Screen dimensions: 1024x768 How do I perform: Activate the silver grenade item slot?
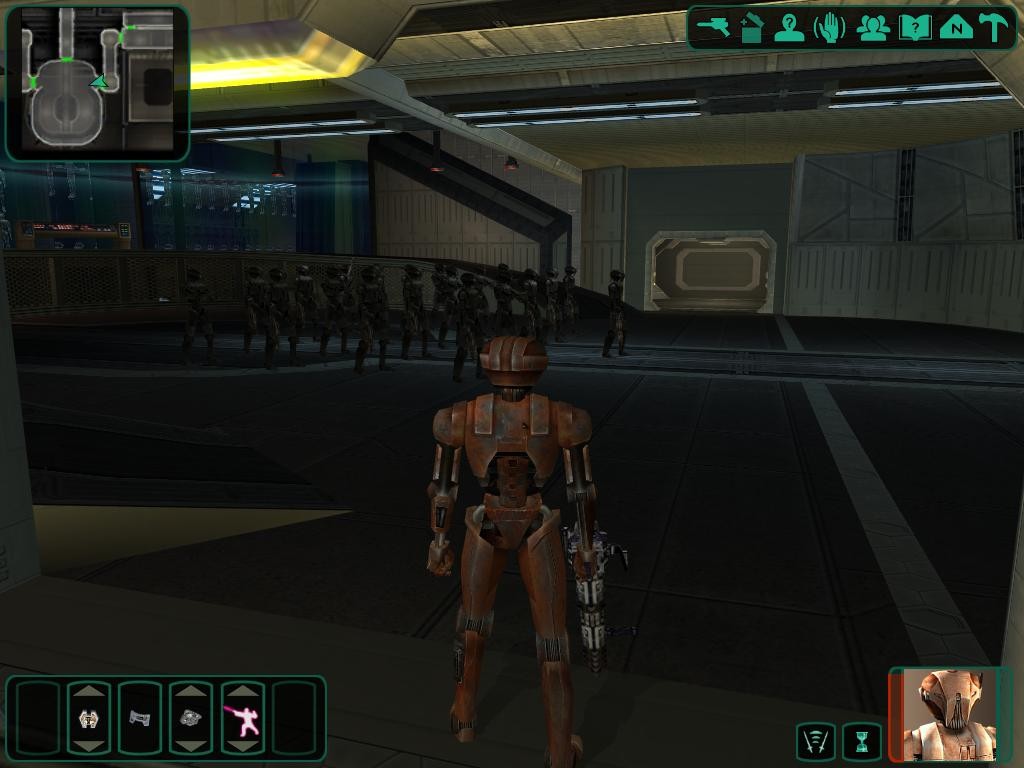coord(191,718)
